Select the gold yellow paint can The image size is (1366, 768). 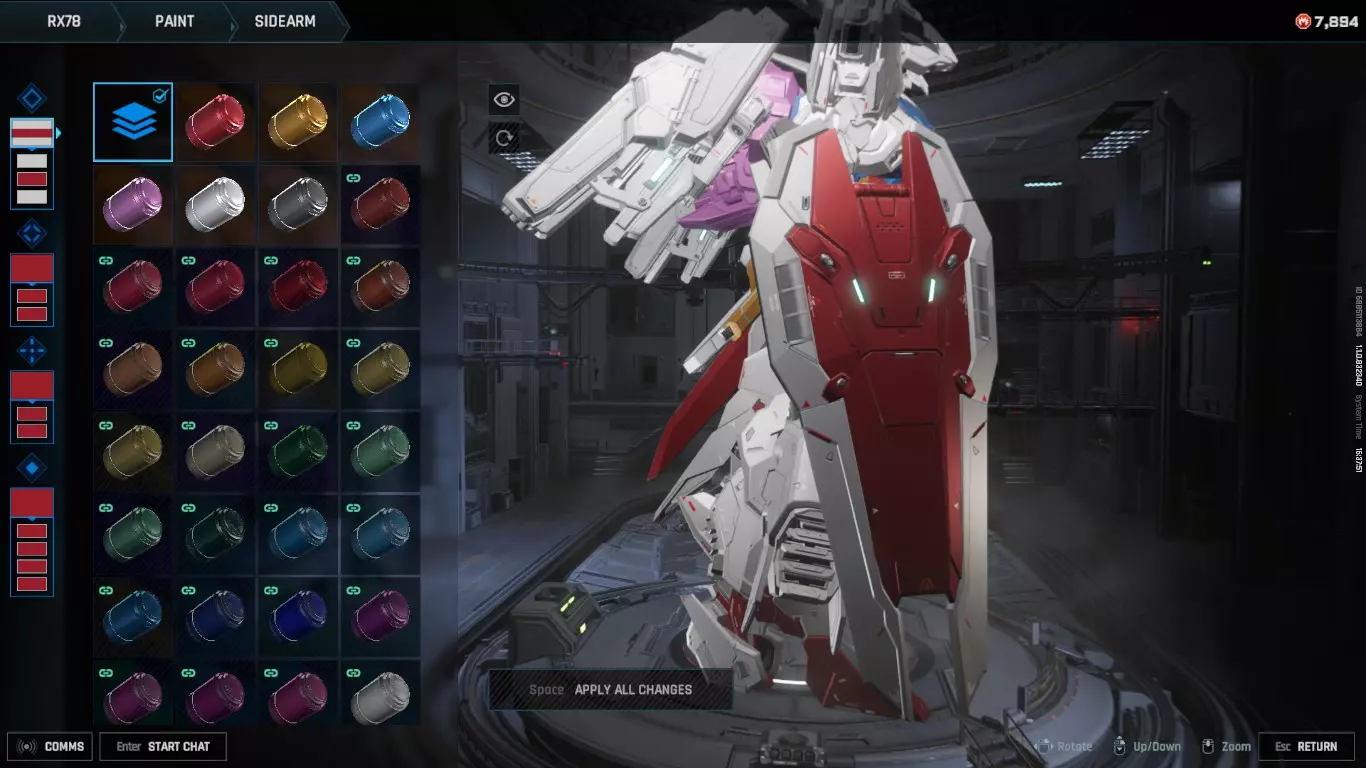point(297,122)
